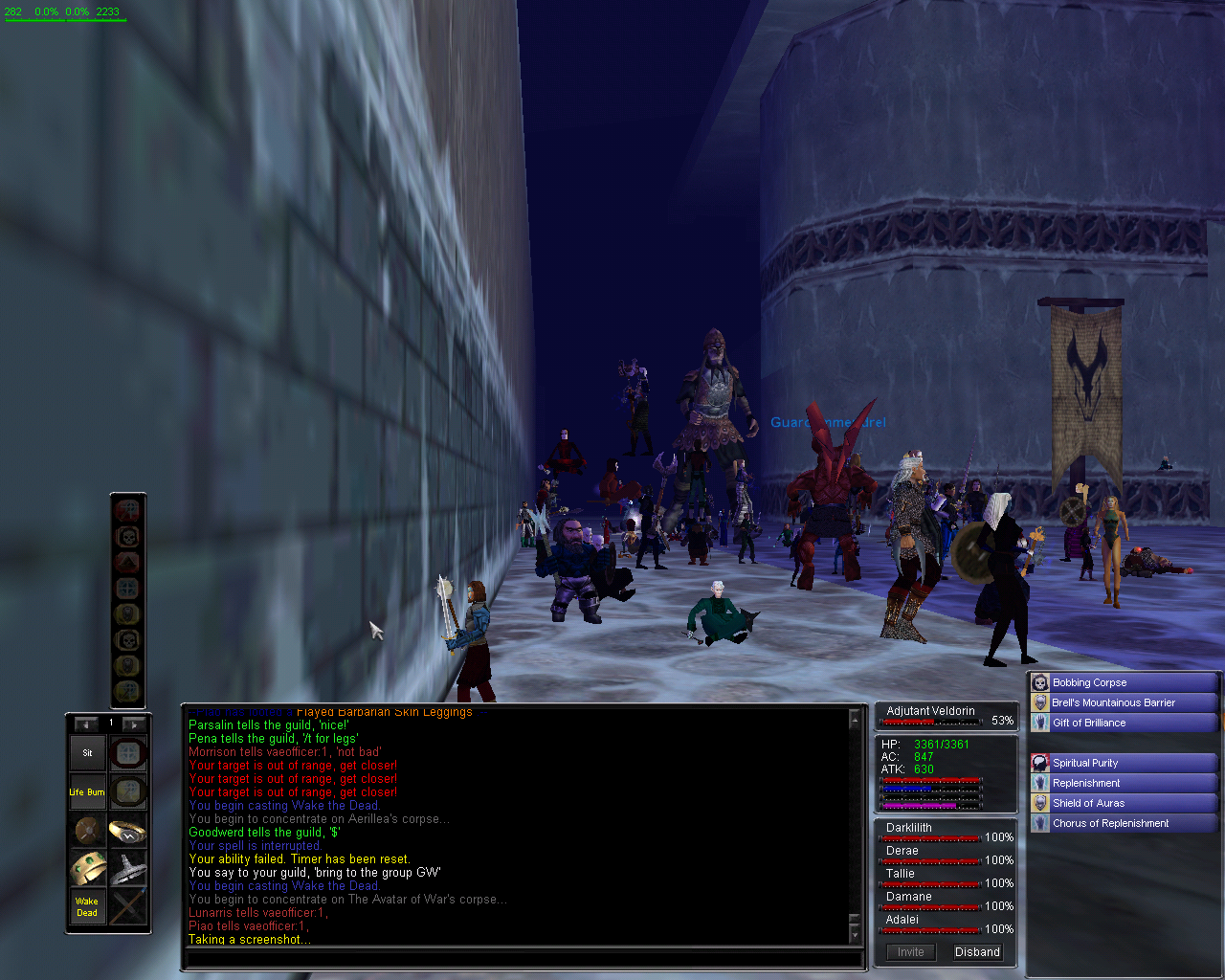Image resolution: width=1225 pixels, height=980 pixels.
Task: Use the gold ring with dark gem
Action: (127, 830)
